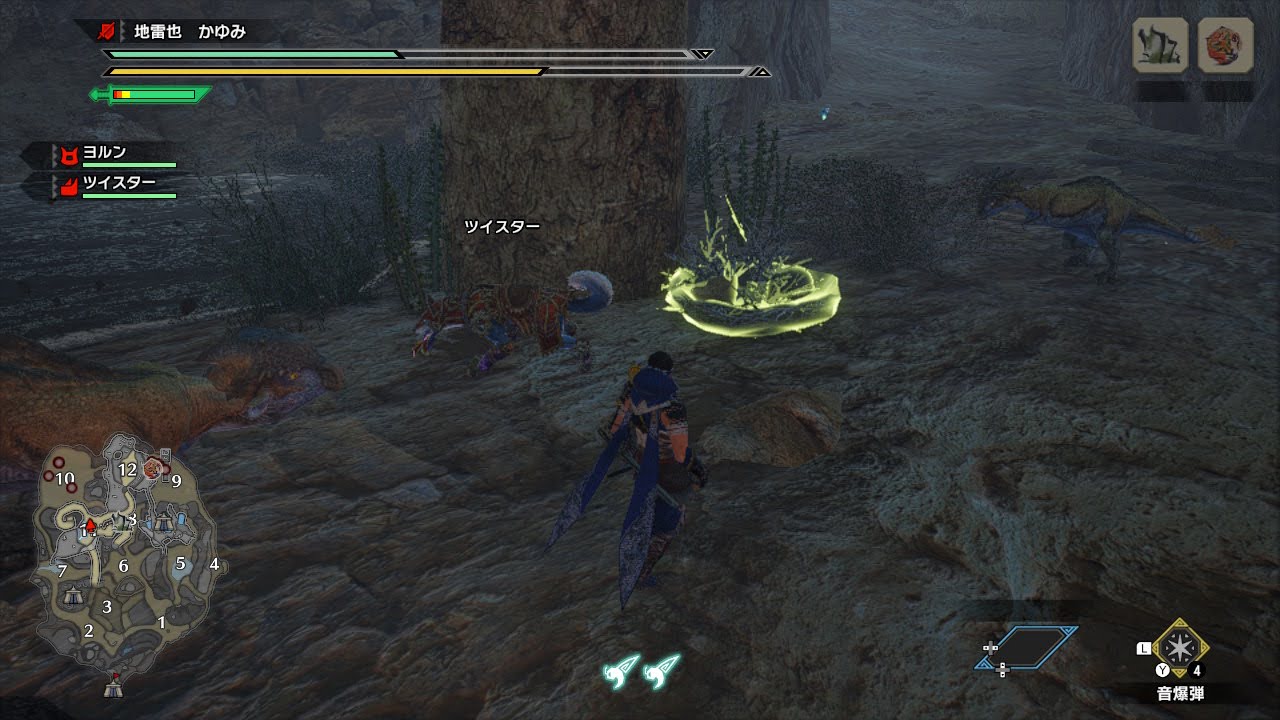This screenshot has height=720, width=1280.
Task: Click area number 10 on the minimap
Action: pyautogui.click(x=65, y=478)
